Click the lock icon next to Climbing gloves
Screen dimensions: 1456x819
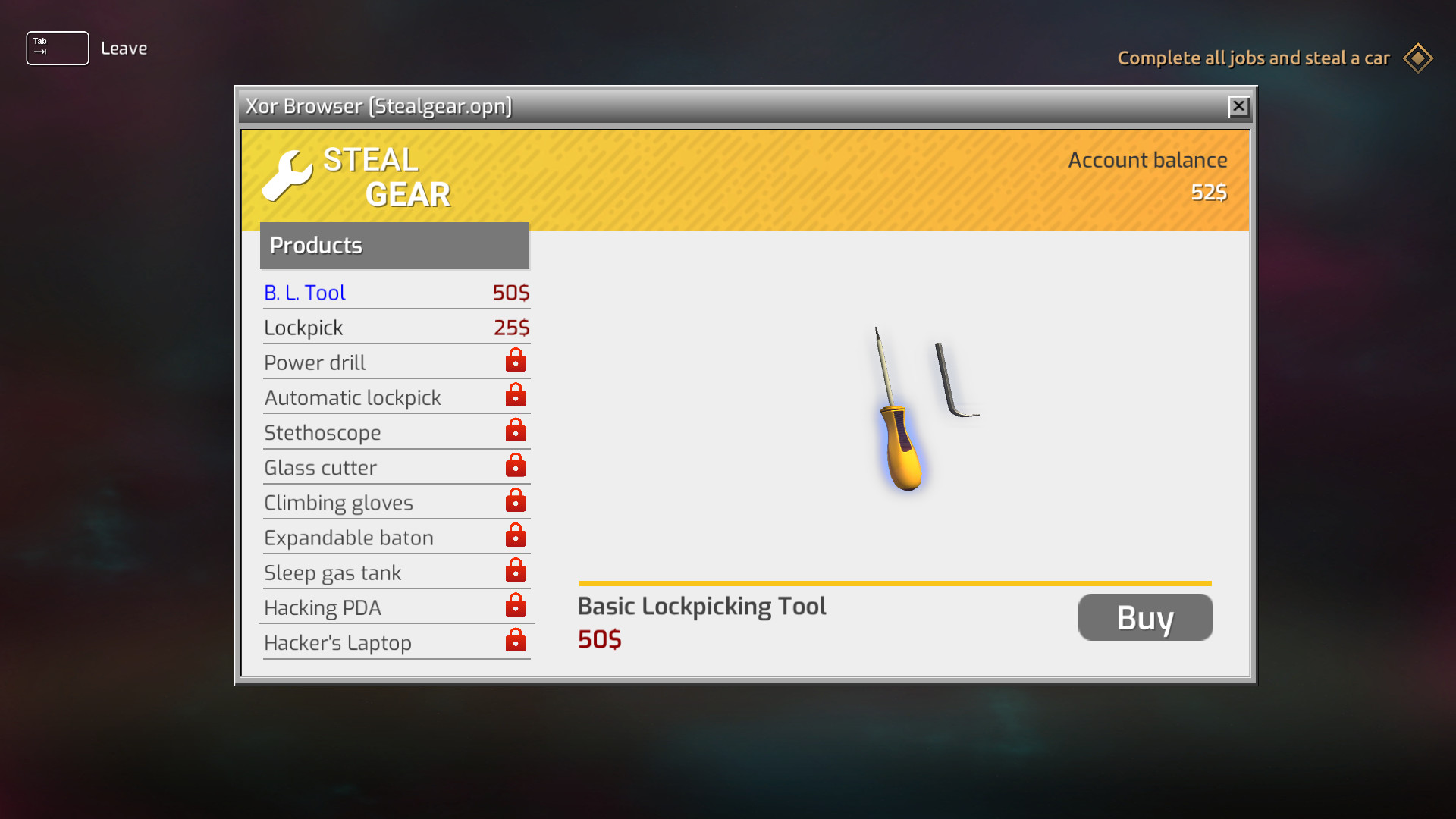pos(515,500)
